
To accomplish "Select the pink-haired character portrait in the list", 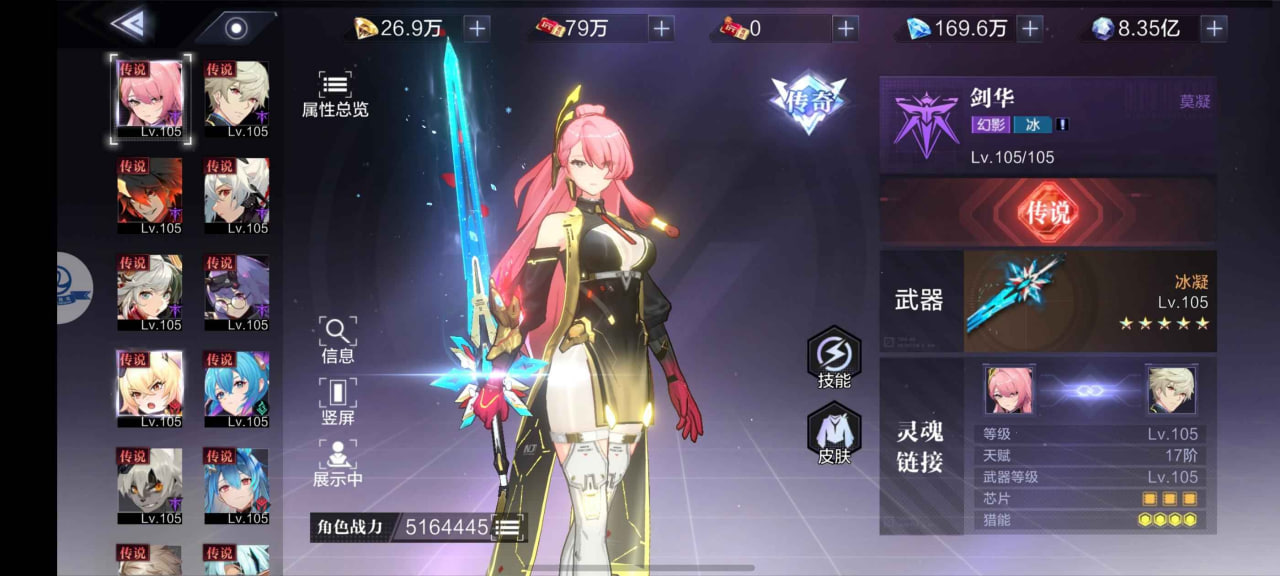I will coord(150,98).
